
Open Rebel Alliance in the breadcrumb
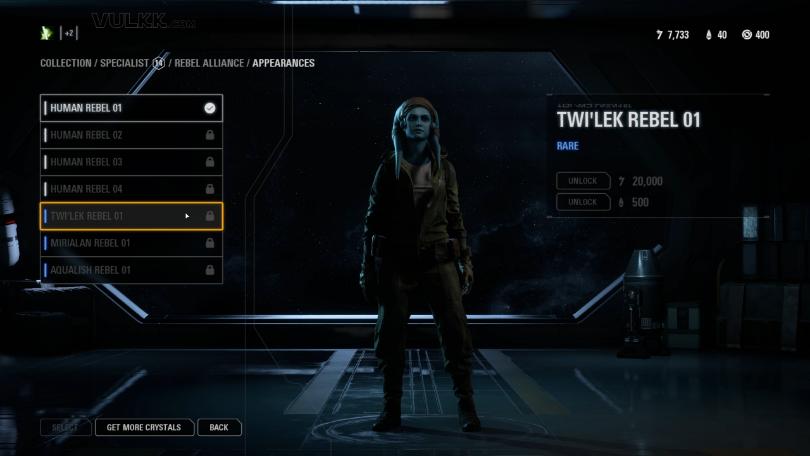[209, 63]
